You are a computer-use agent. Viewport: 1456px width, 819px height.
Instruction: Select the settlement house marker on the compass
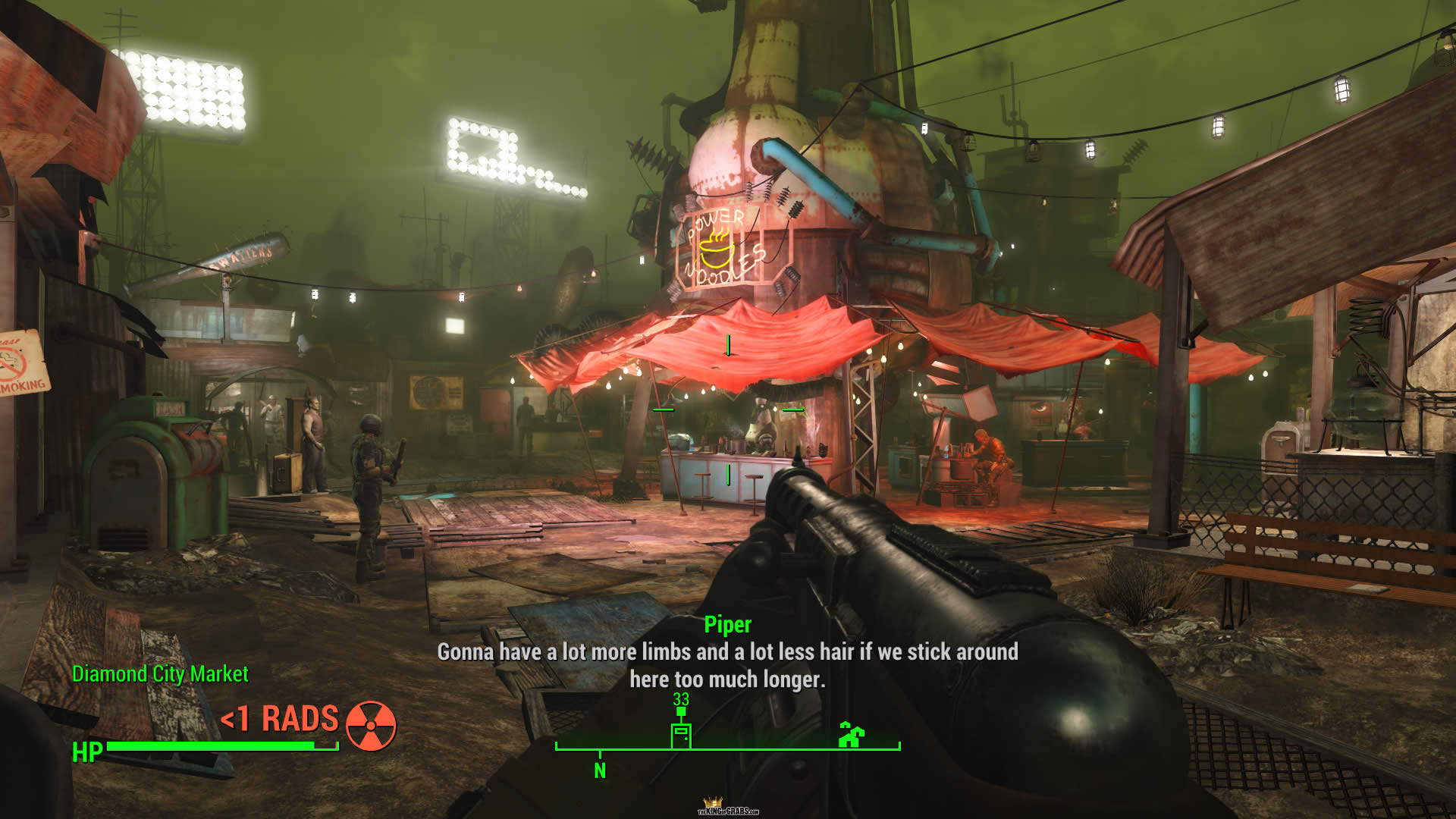[x=852, y=734]
